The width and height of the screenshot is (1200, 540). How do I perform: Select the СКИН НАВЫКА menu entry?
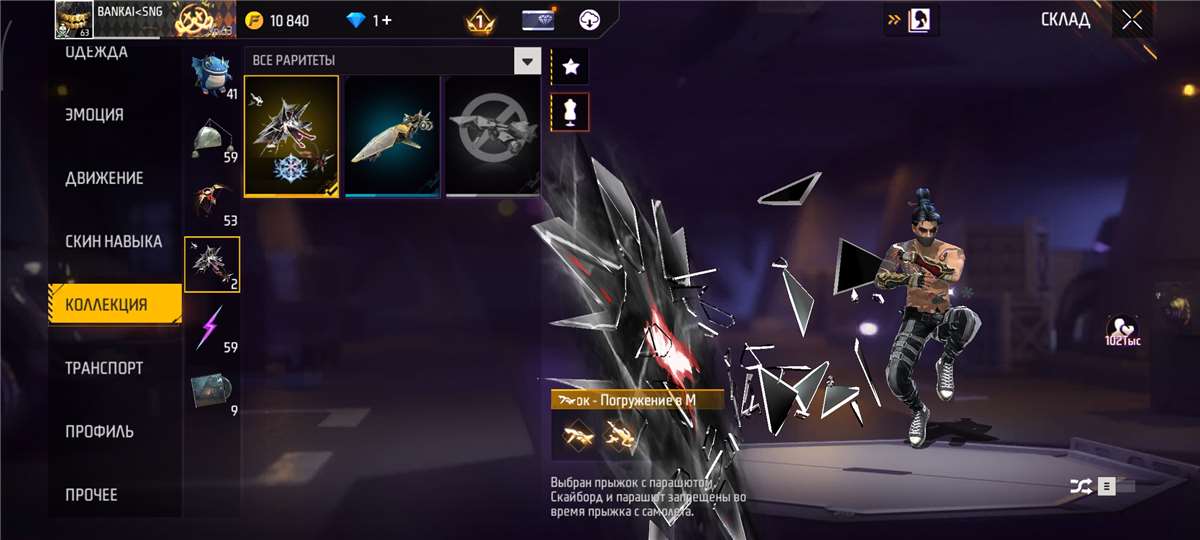113,242
